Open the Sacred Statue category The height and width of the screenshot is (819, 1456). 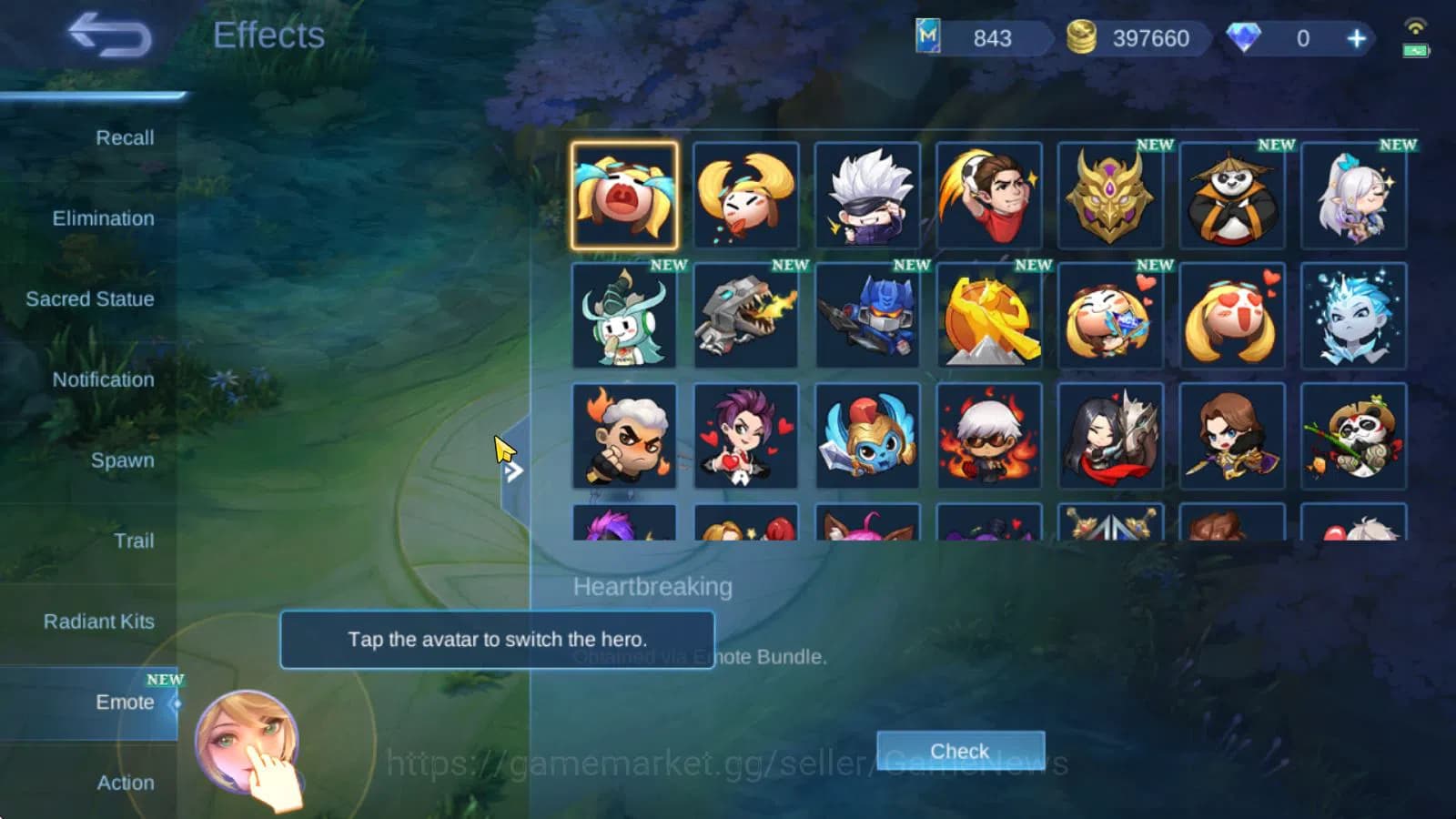(89, 298)
